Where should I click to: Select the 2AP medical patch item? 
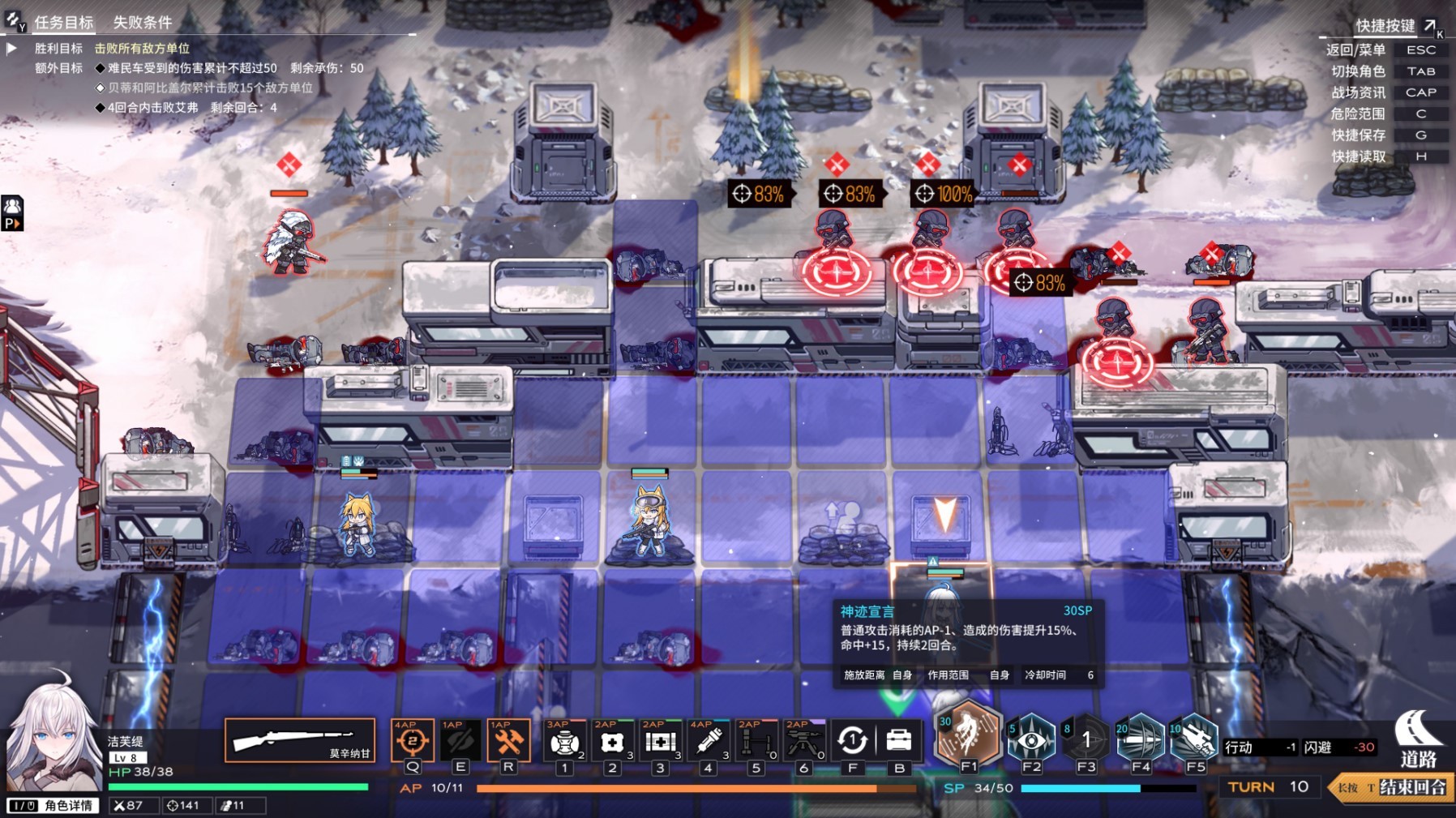pyautogui.click(x=612, y=741)
